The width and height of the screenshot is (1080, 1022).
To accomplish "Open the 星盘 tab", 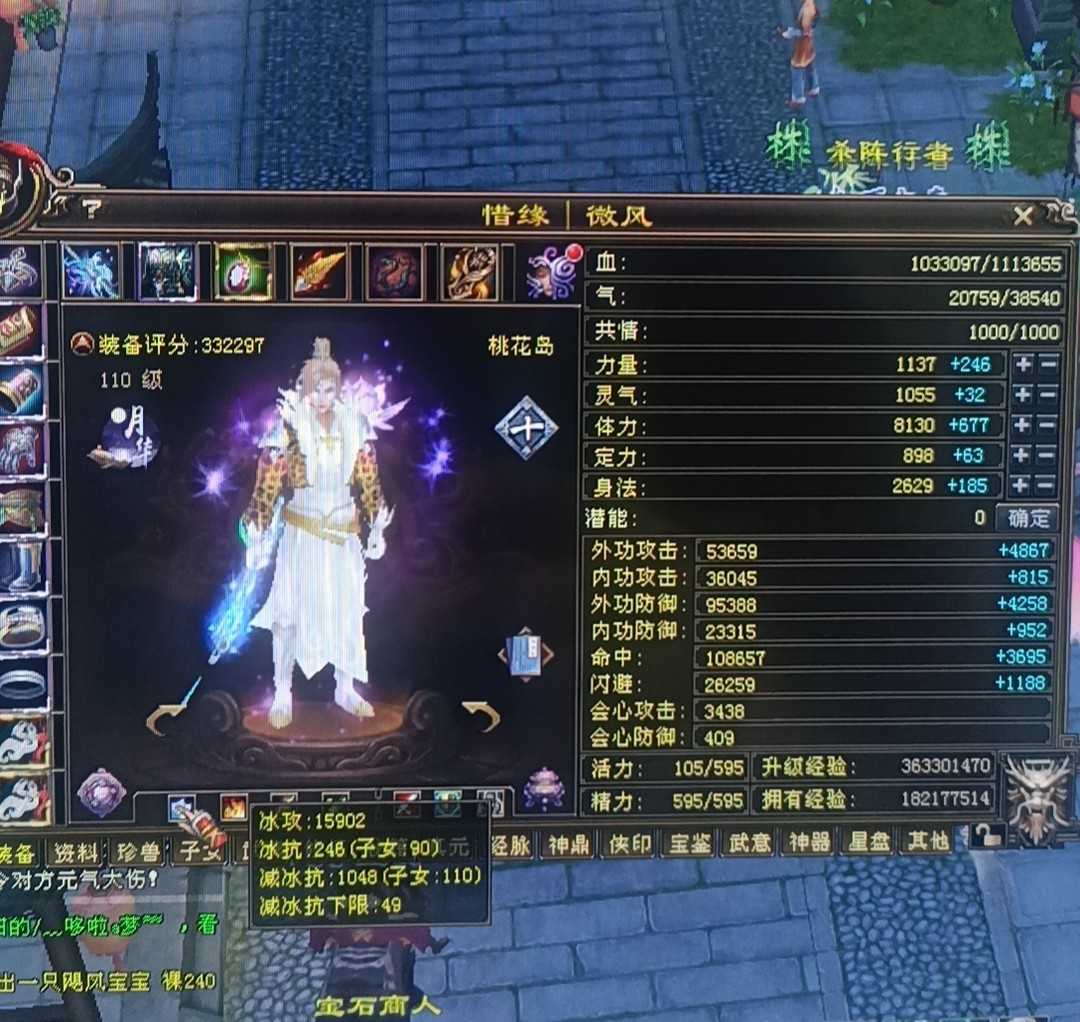I will (867, 842).
